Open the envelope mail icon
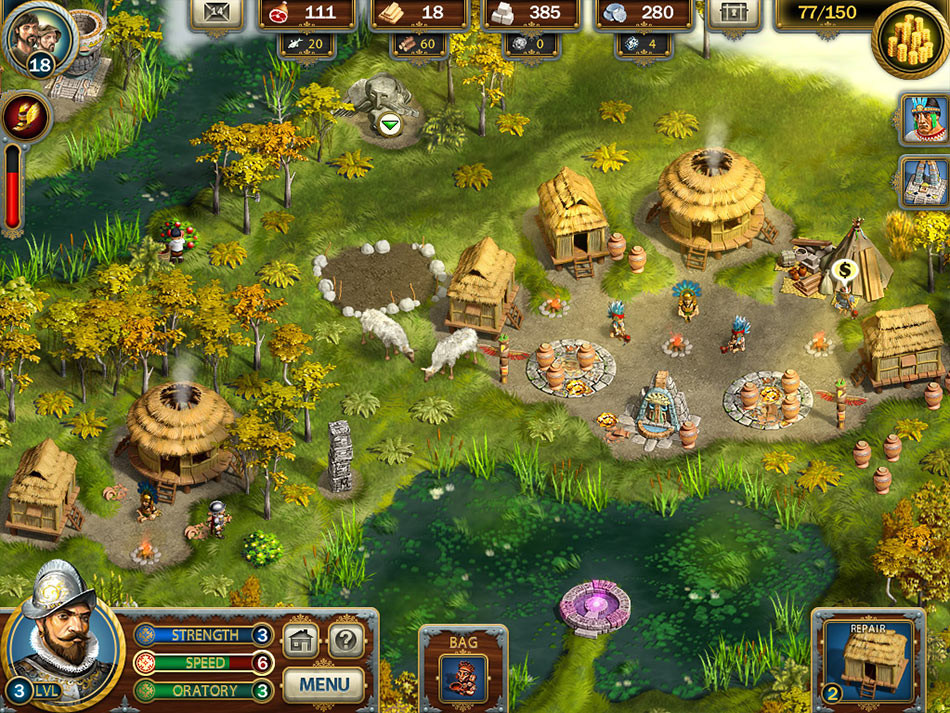 click(219, 12)
